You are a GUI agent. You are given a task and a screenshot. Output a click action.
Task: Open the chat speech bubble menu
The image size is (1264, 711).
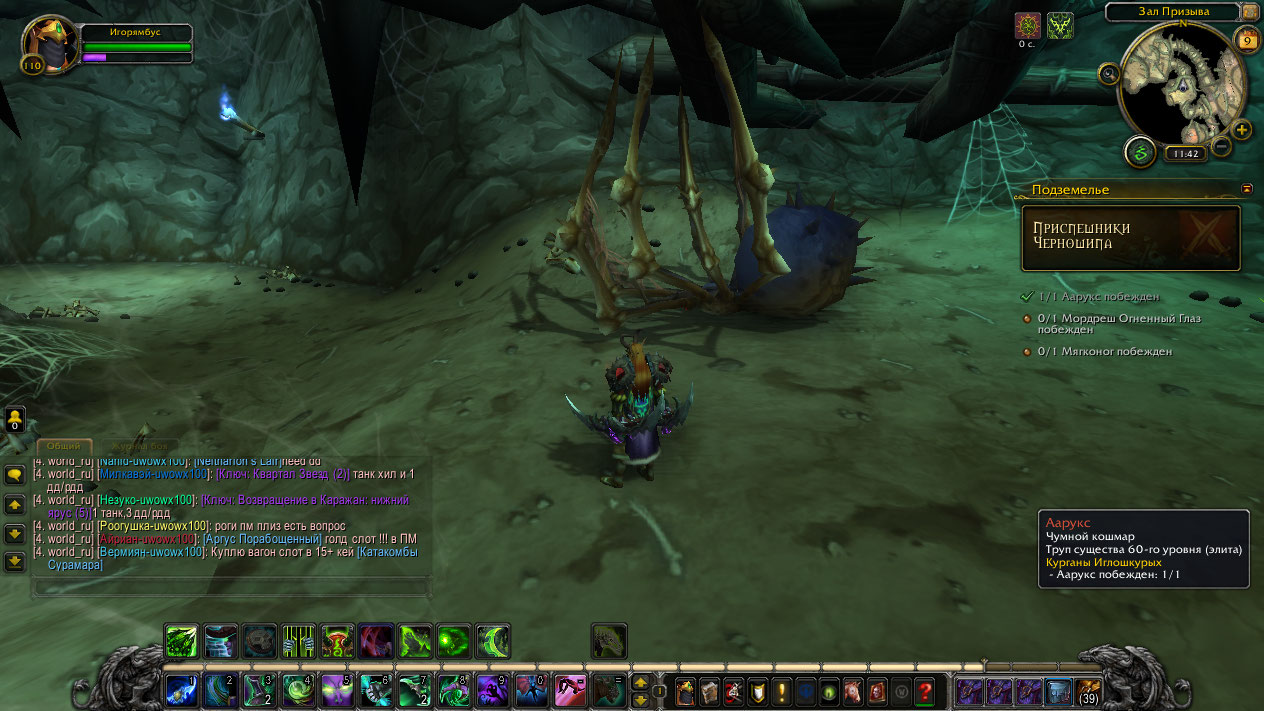tap(15, 476)
